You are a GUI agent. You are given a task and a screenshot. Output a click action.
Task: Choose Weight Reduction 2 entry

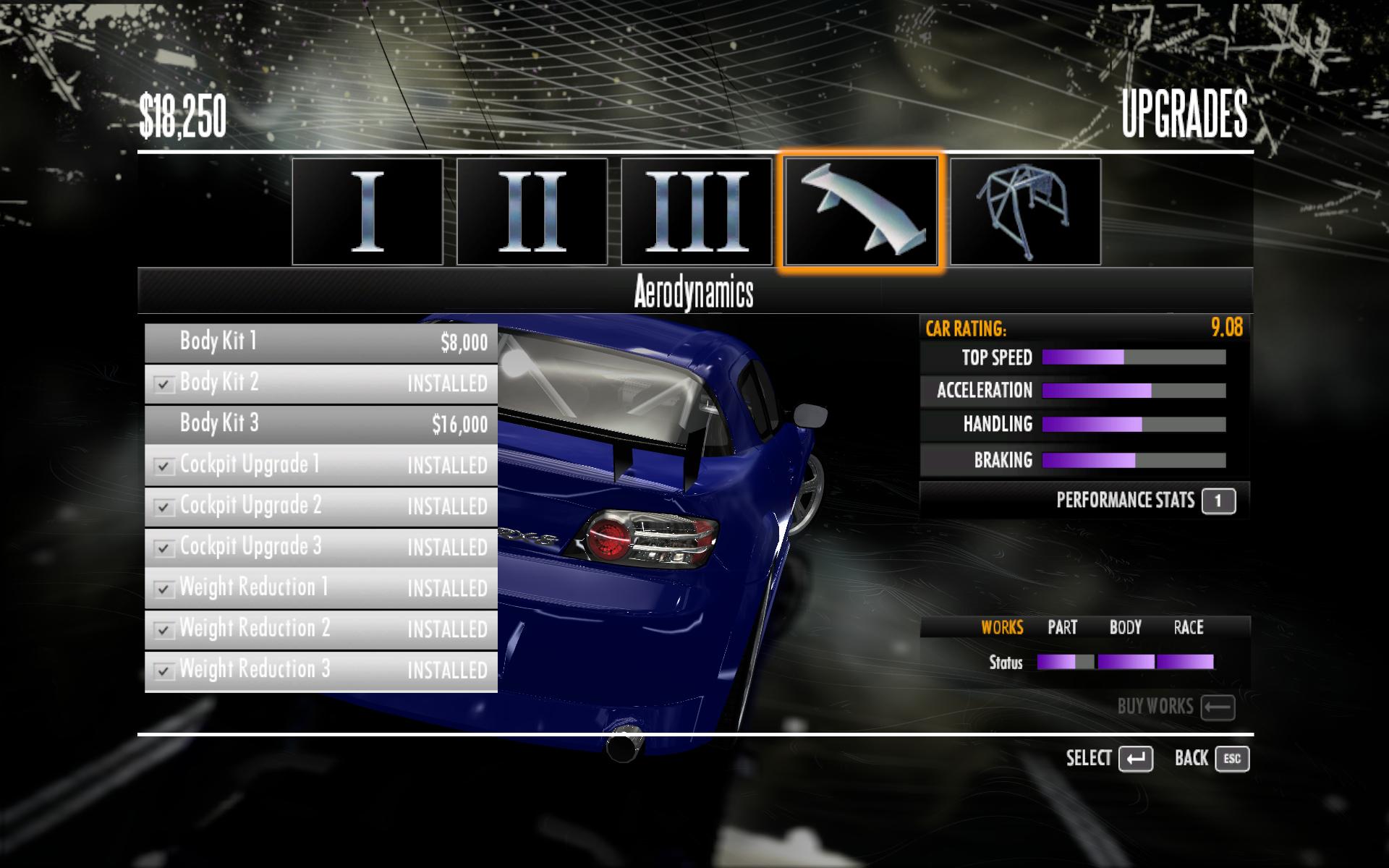coord(321,629)
